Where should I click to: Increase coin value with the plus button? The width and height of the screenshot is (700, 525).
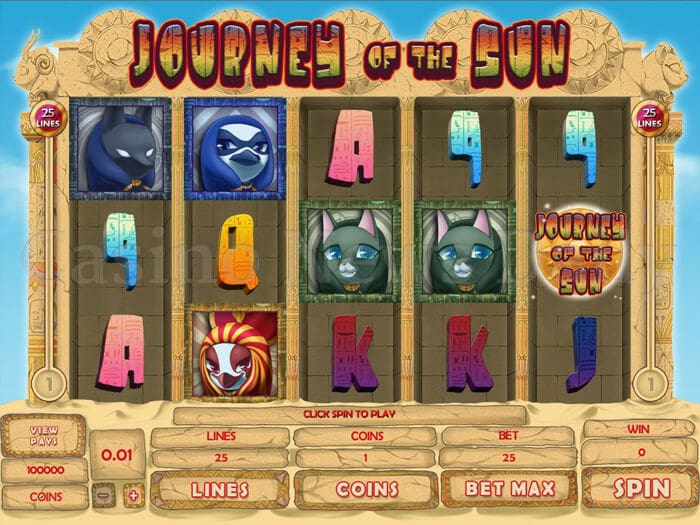click(x=132, y=496)
